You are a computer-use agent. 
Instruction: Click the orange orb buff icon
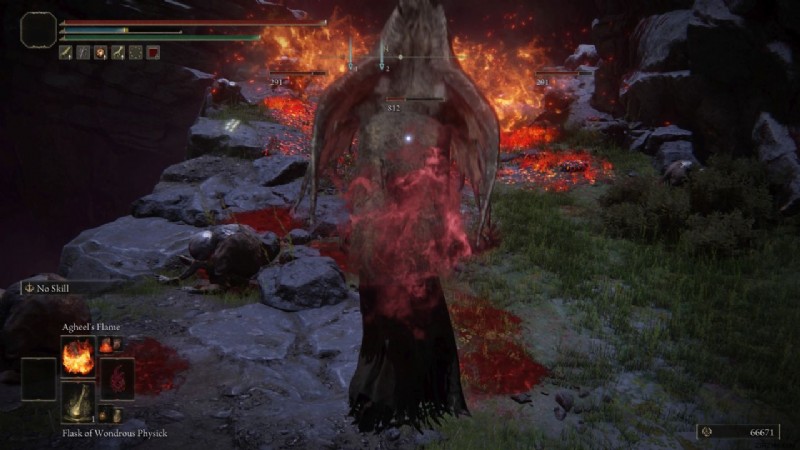[100, 53]
